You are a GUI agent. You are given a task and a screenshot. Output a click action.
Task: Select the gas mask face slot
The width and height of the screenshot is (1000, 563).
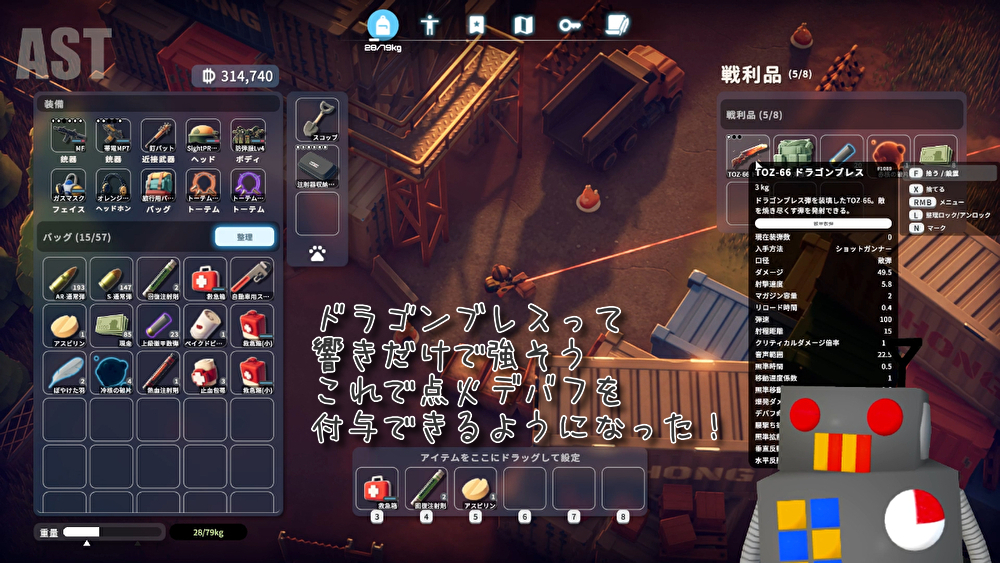[x=68, y=186]
